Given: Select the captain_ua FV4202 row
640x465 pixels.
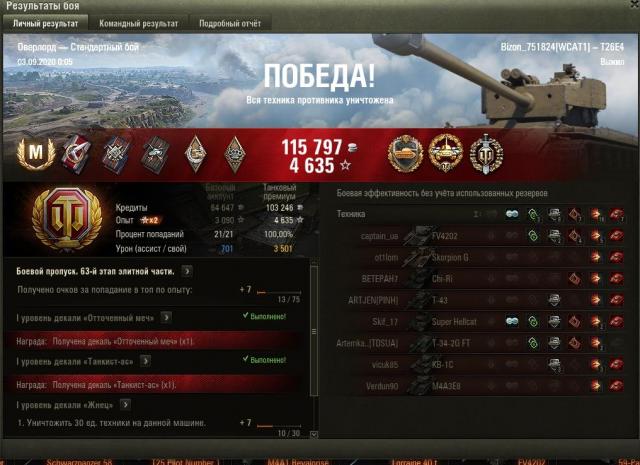Looking at the screenshot, I should tap(480, 236).
